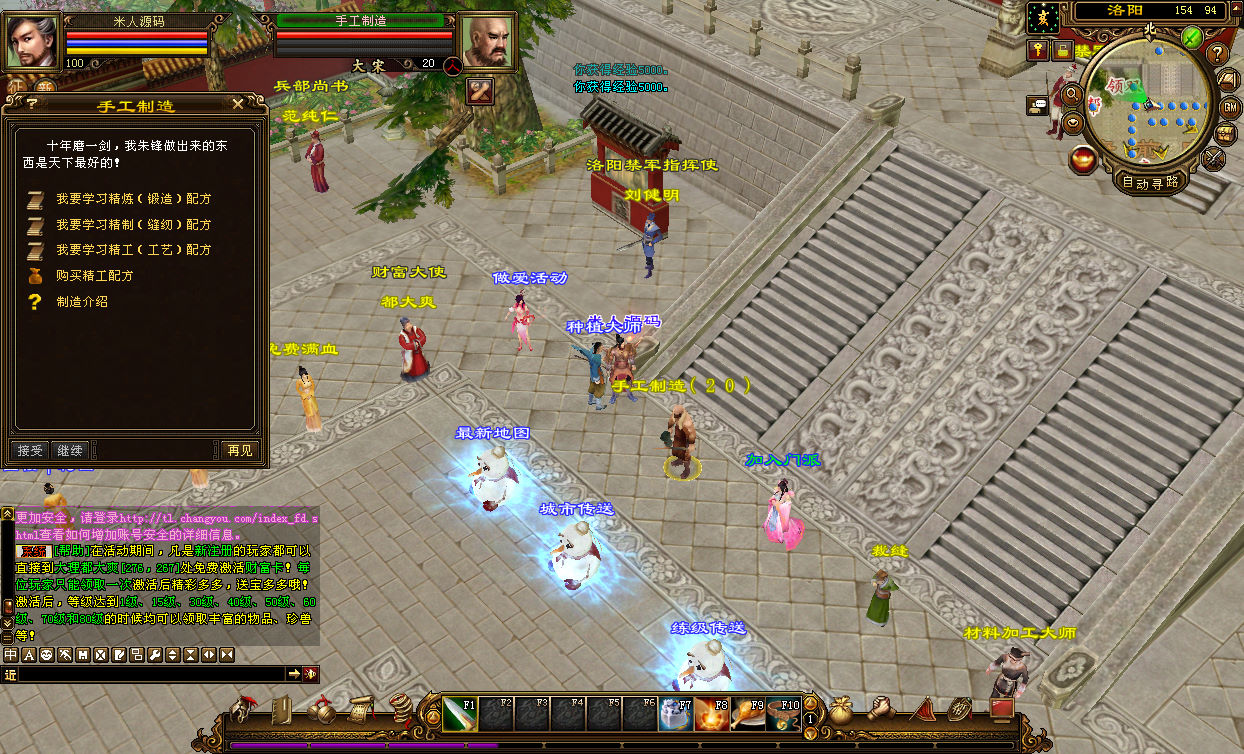Click the question mark help icon near minimap
Viewport: 1244px width, 754px height.
(x=1217, y=54)
